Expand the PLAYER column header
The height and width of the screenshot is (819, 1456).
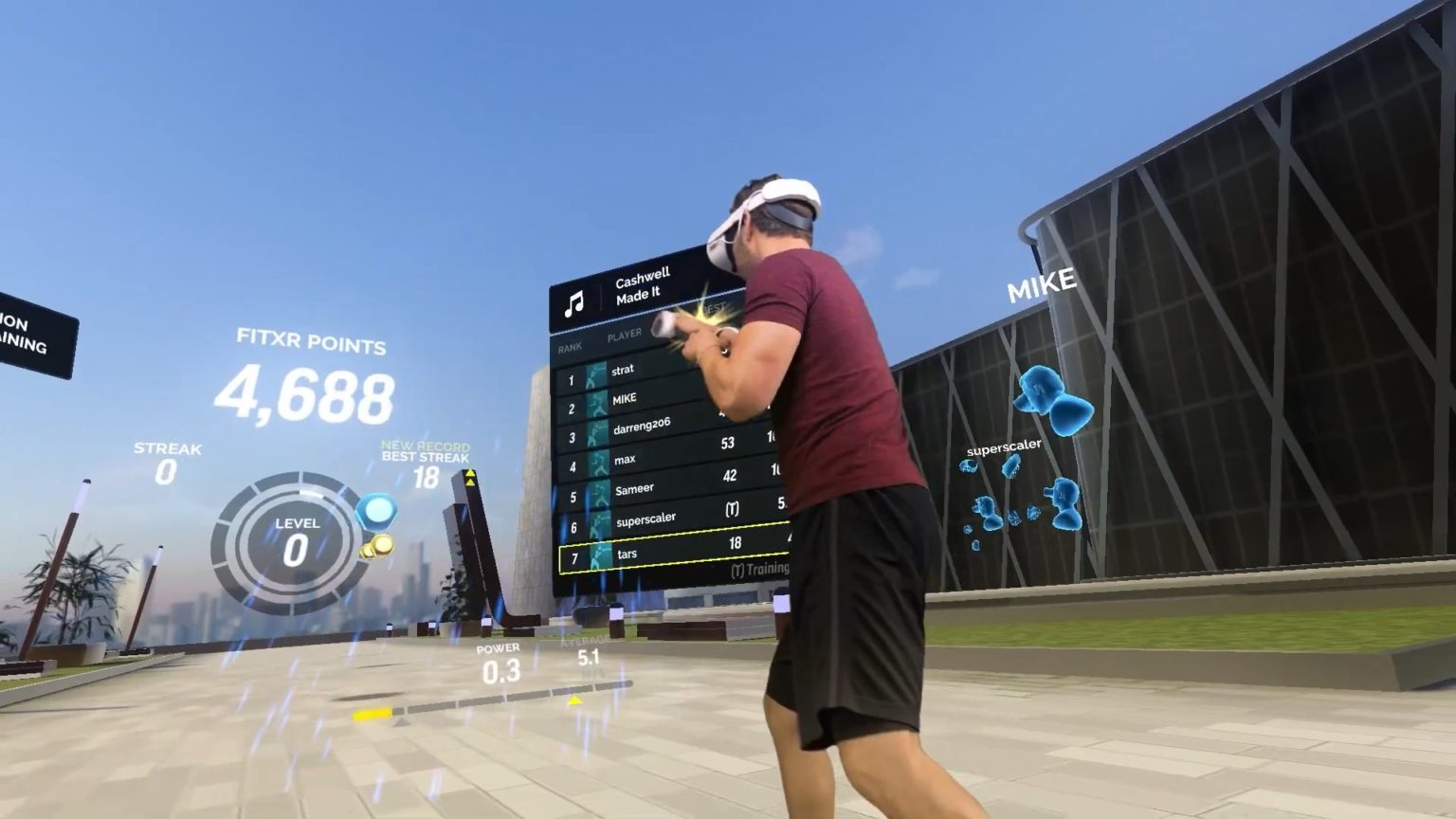point(626,334)
